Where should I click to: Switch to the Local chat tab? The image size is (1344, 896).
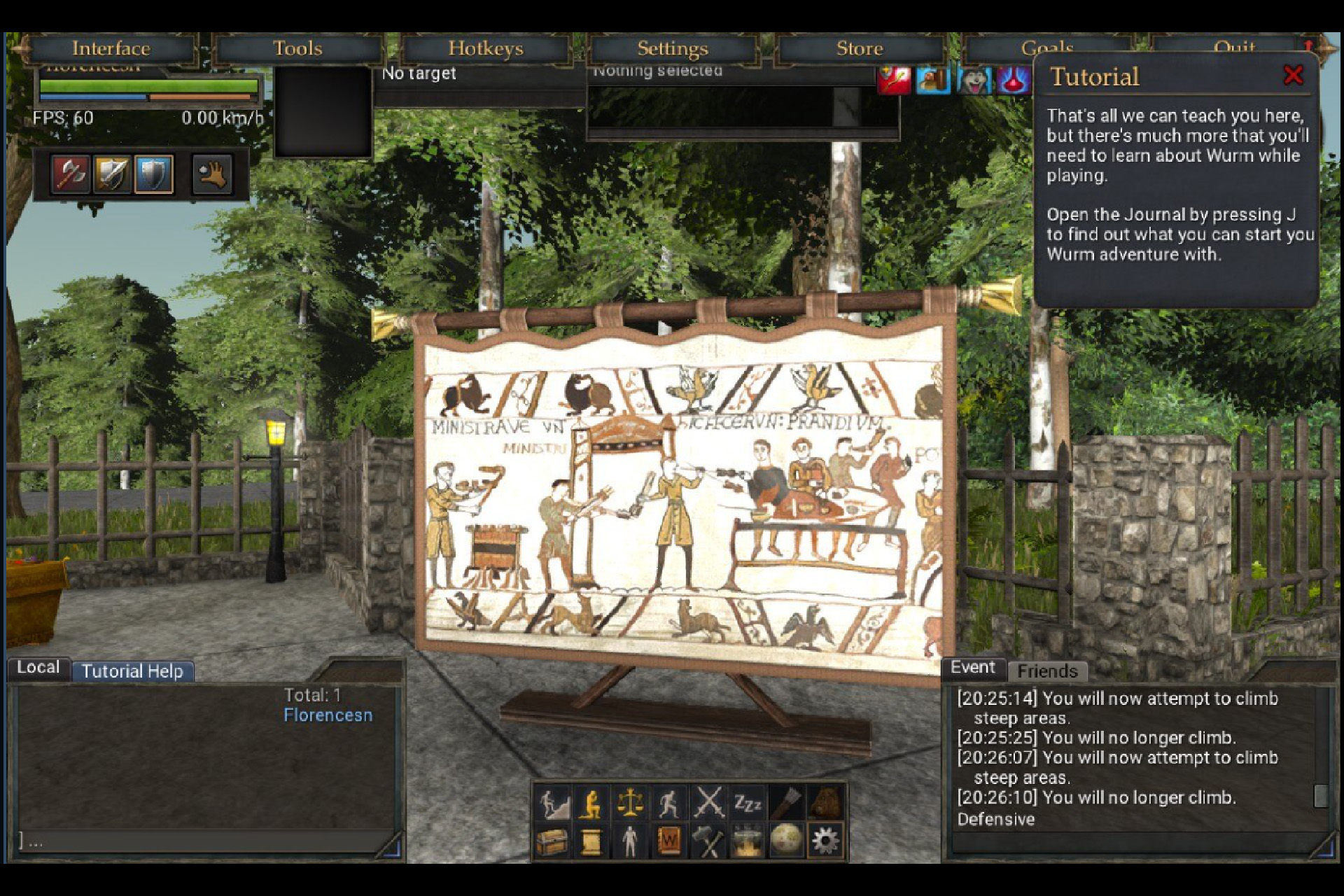pyautogui.click(x=38, y=667)
